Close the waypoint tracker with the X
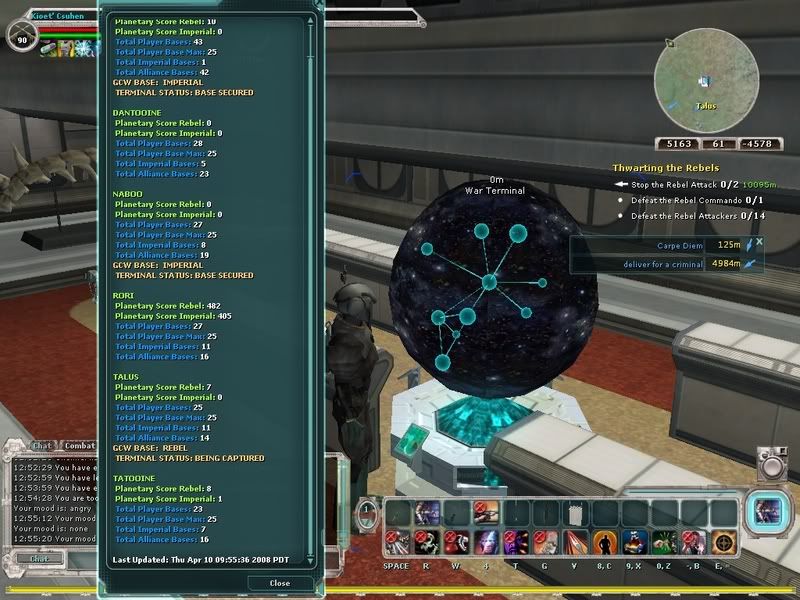This screenshot has height=600, width=800. point(760,242)
